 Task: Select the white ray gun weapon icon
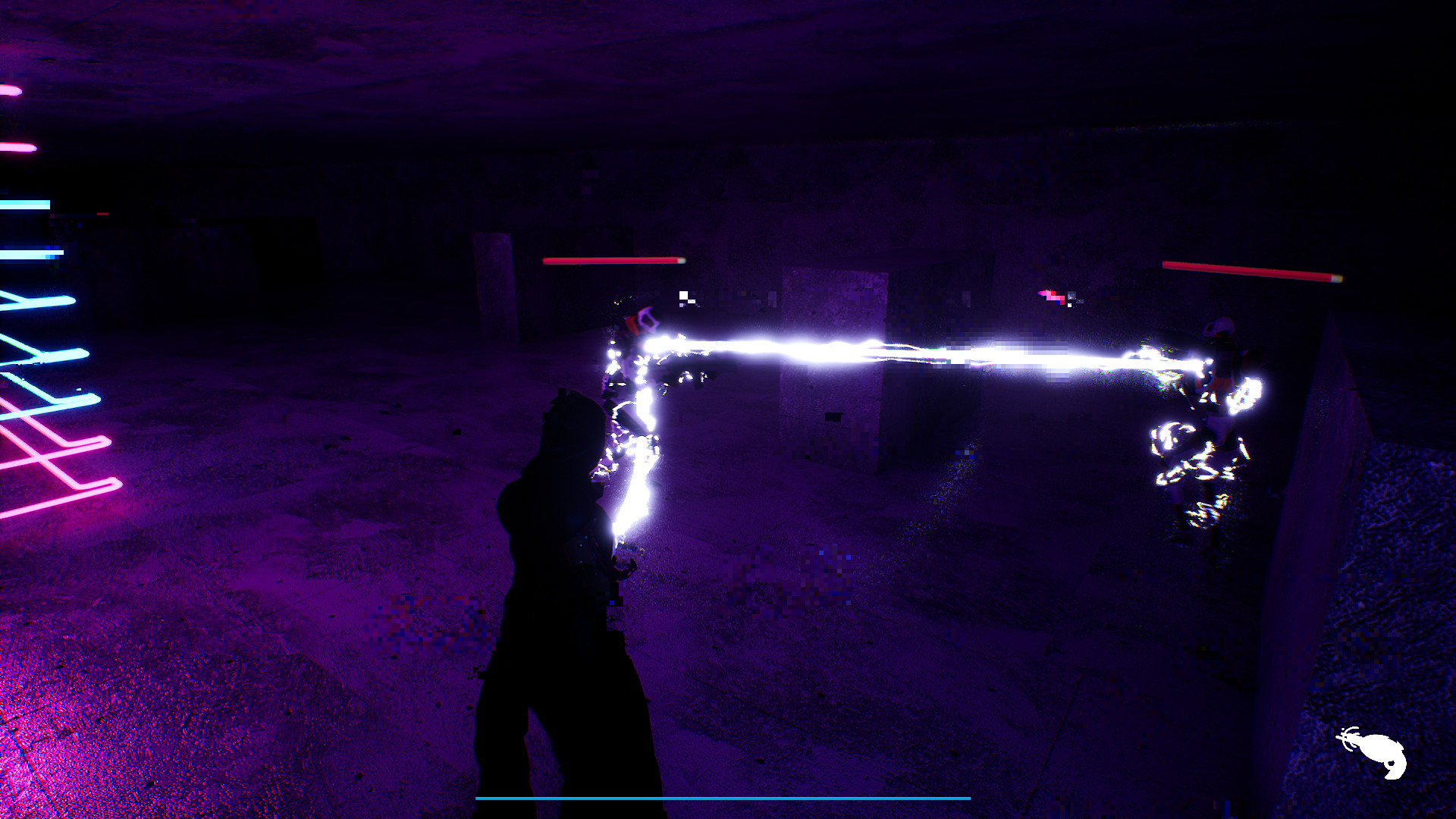1374,752
